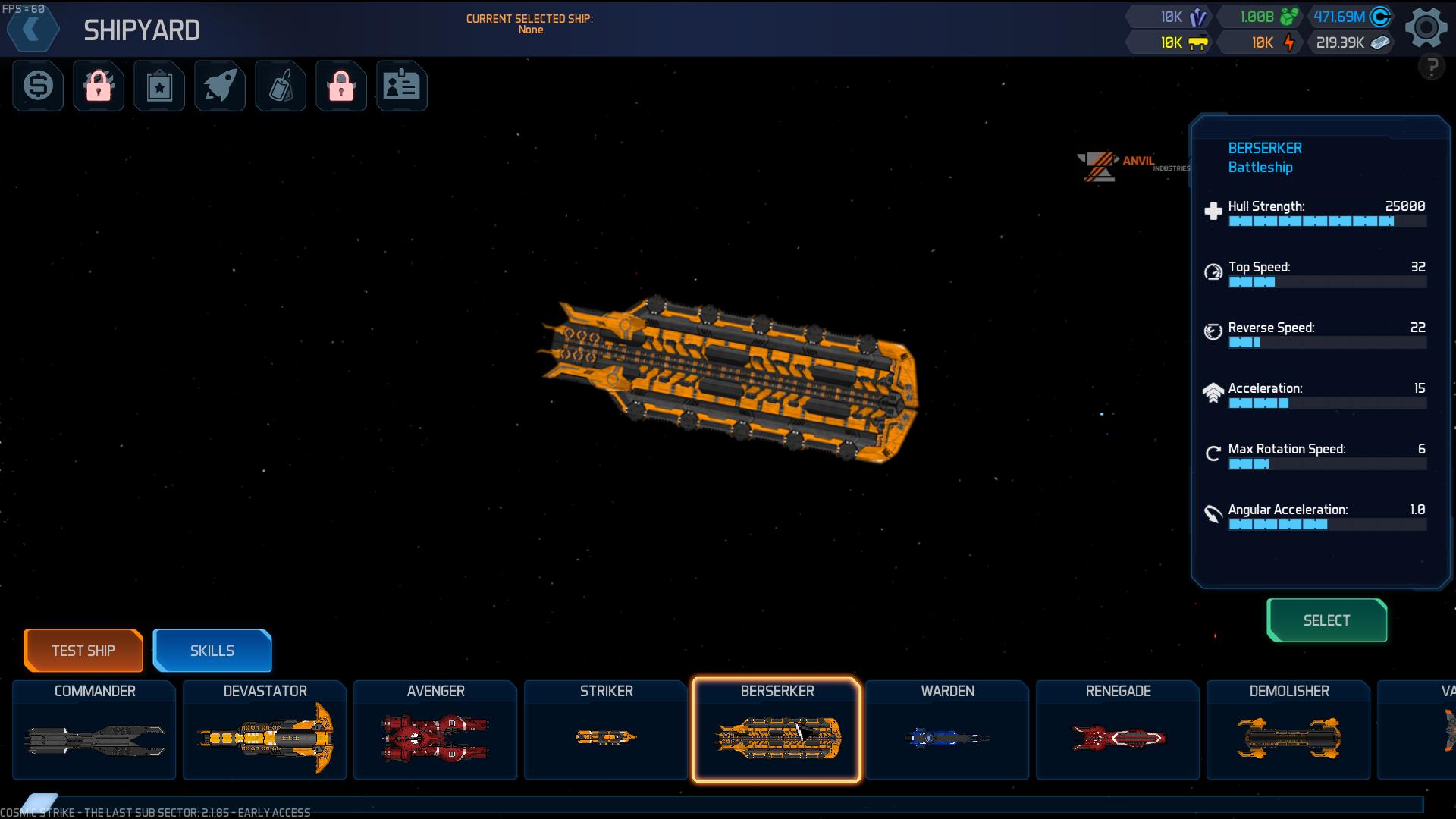Open the settings gear in top right corner
This screenshot has height=819, width=1456.
1426,27
